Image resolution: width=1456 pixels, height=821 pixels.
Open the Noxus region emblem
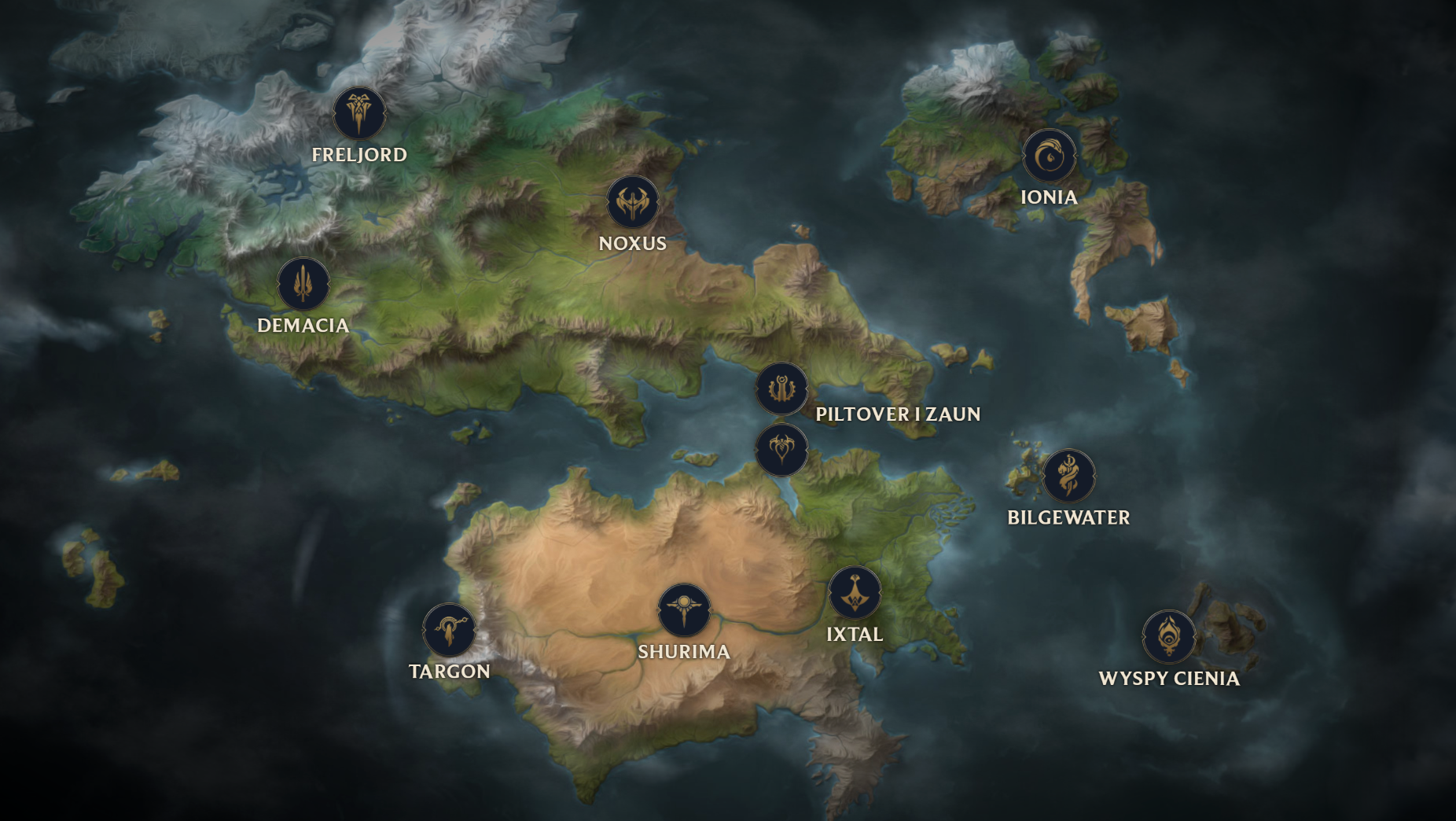[633, 202]
